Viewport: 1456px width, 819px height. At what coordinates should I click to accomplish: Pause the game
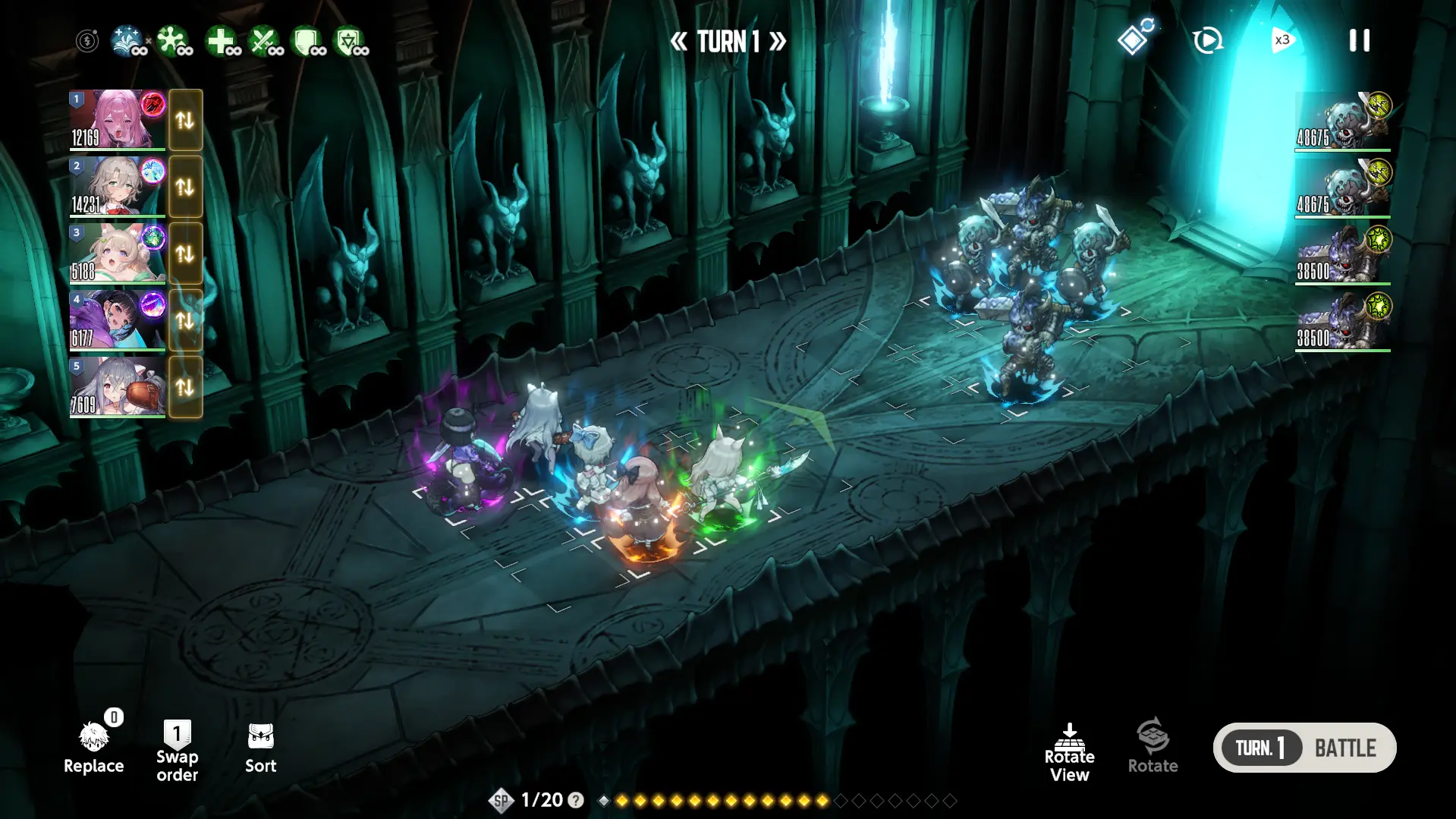[x=1359, y=40]
